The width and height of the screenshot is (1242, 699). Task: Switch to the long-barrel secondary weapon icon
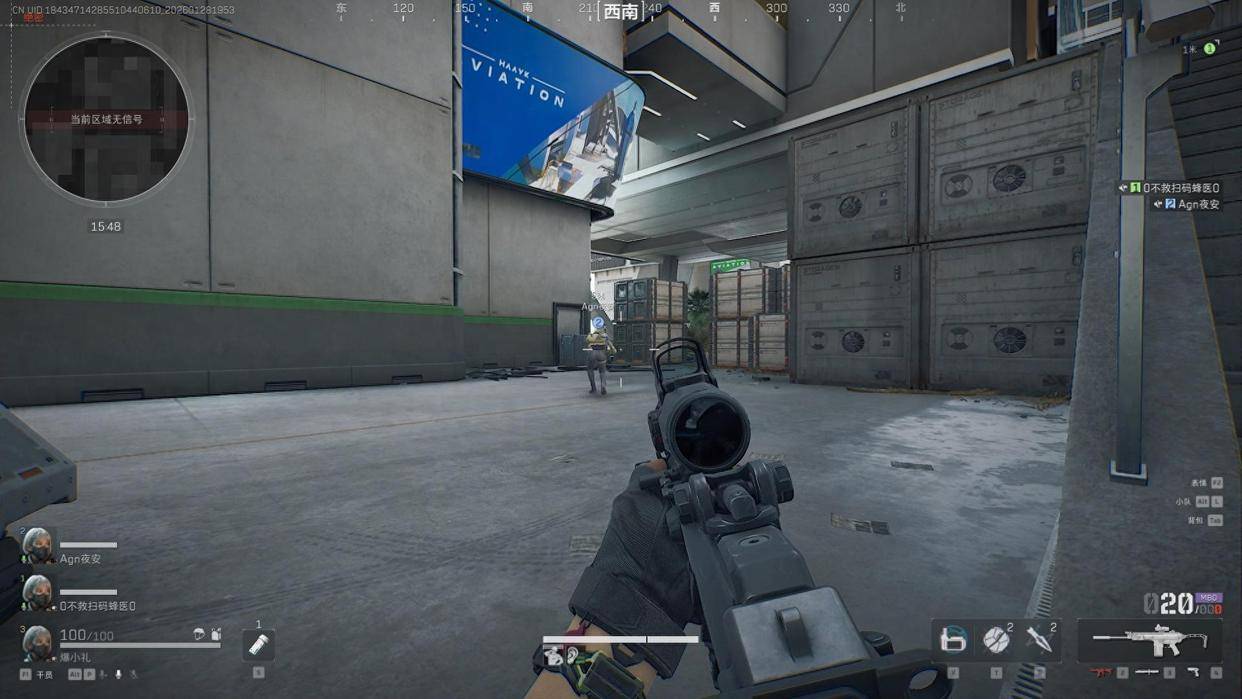[1147, 673]
